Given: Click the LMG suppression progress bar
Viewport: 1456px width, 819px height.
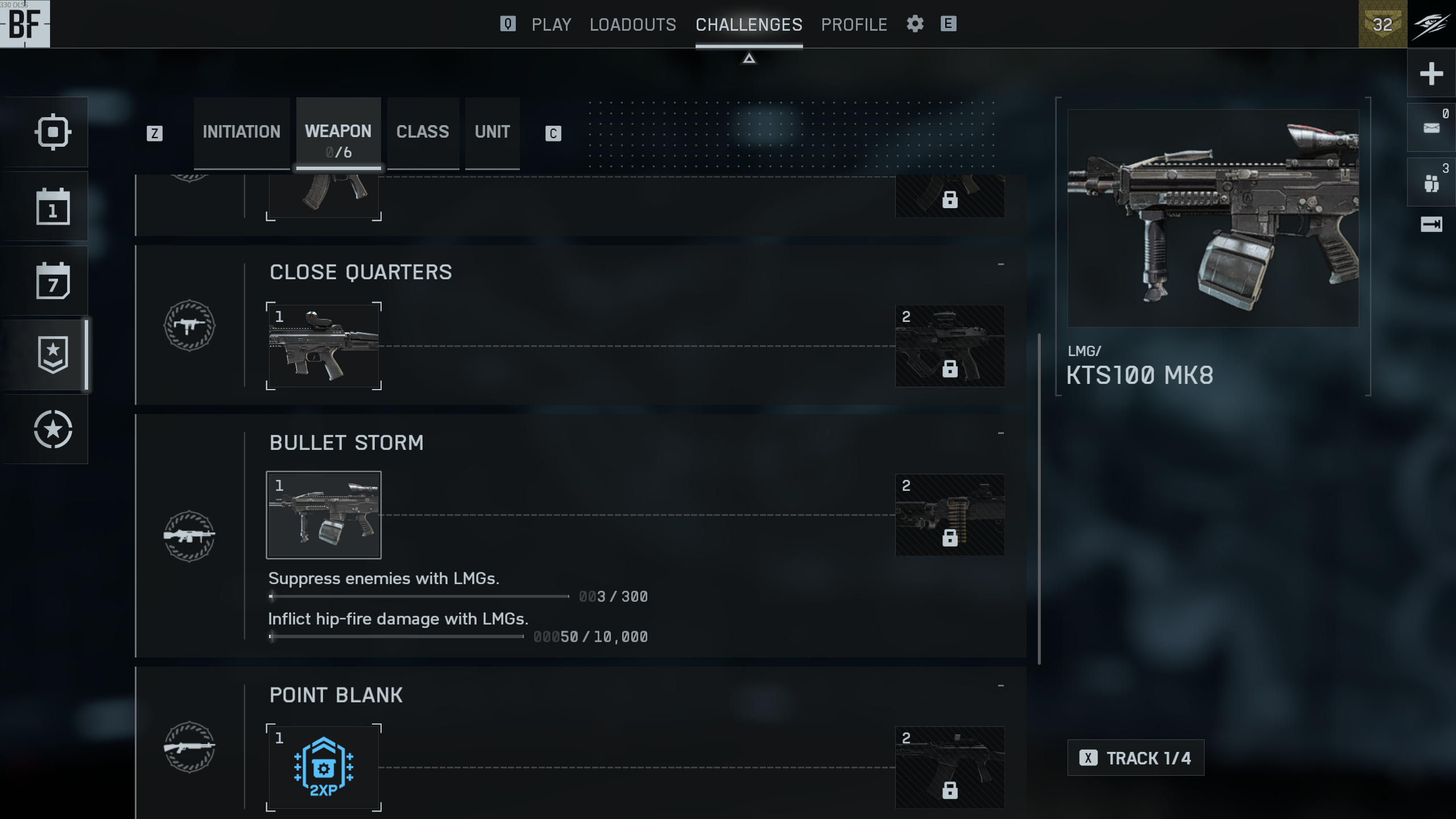Looking at the screenshot, I should [x=419, y=596].
